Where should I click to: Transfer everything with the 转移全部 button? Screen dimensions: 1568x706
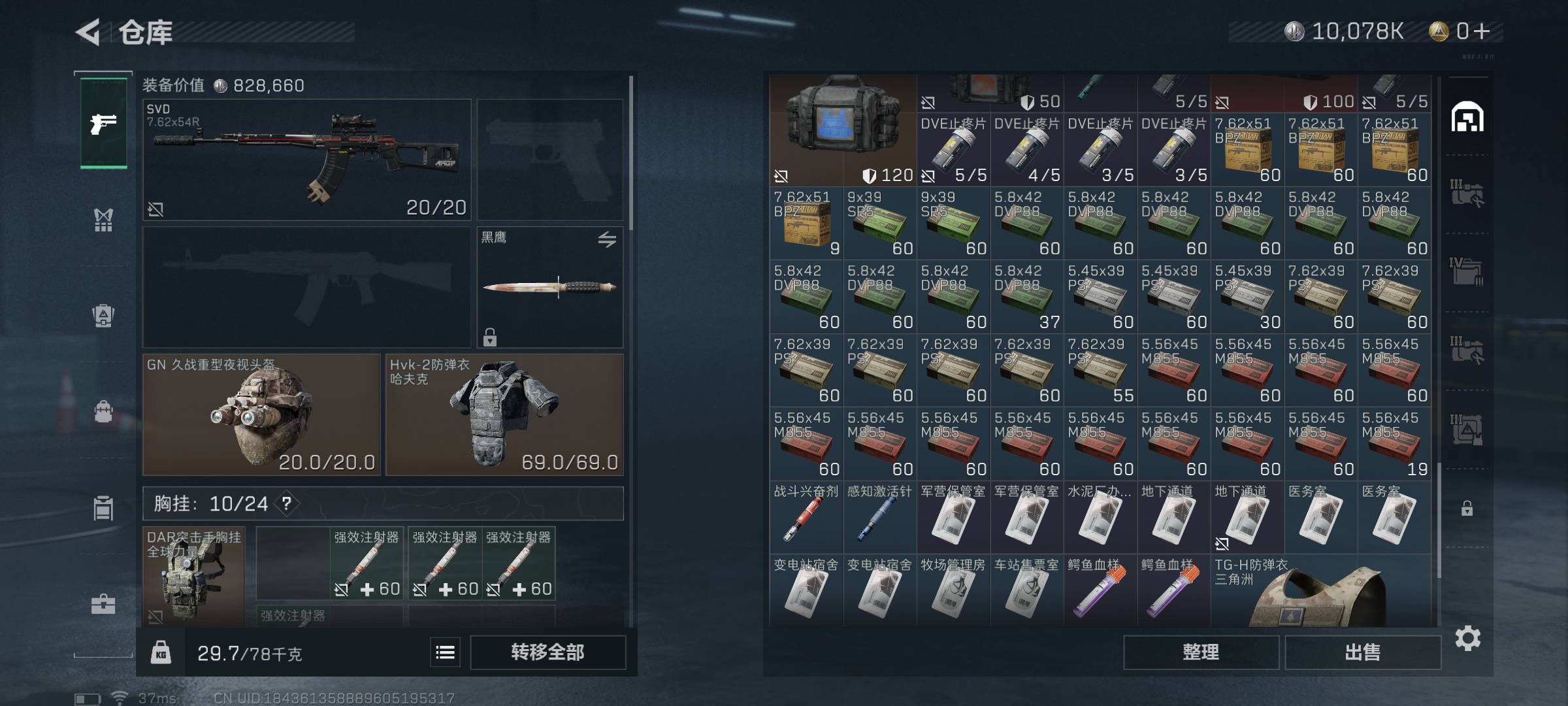click(547, 652)
